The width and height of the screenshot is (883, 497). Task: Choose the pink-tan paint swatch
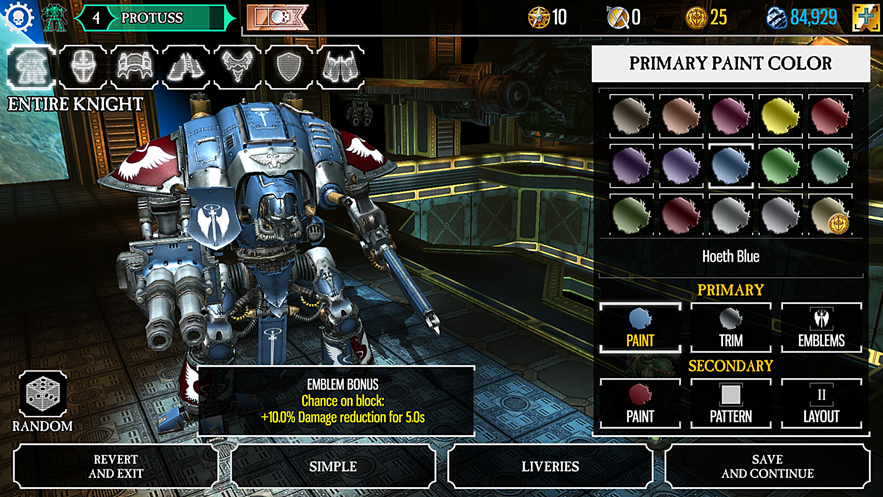click(680, 116)
